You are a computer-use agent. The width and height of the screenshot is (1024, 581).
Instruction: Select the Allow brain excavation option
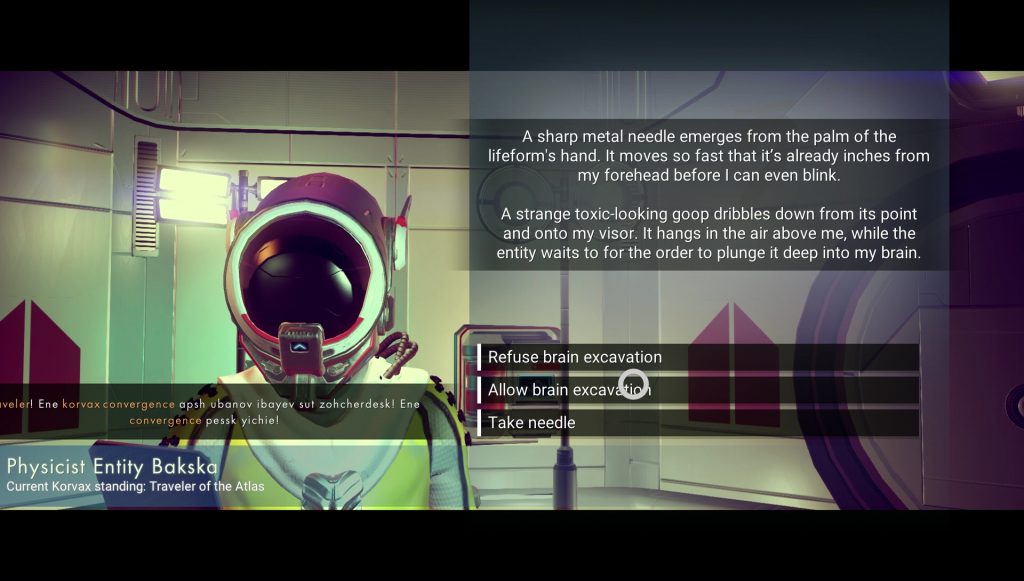(x=570, y=390)
